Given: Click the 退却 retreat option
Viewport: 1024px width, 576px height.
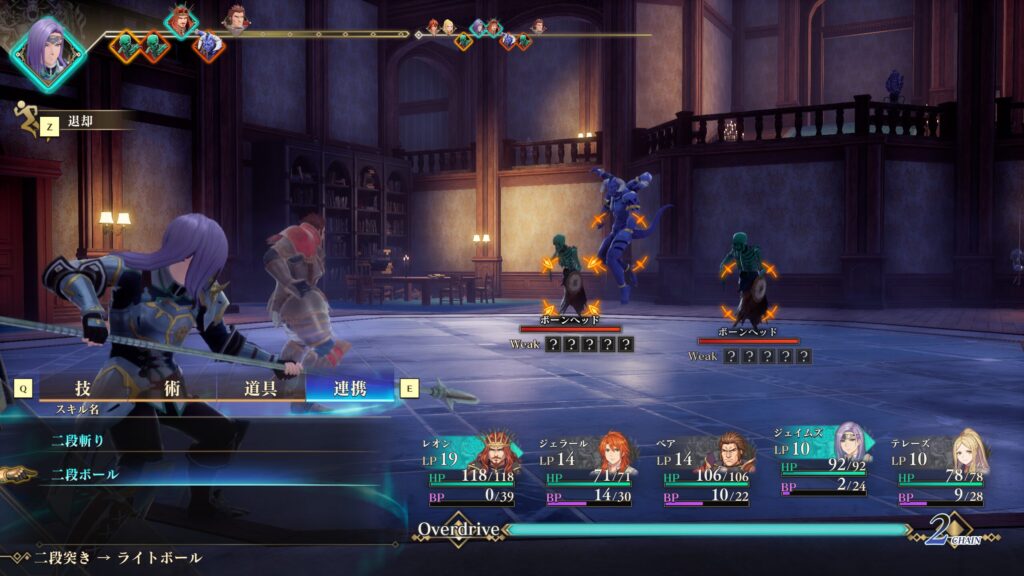Looking at the screenshot, I should click(80, 121).
